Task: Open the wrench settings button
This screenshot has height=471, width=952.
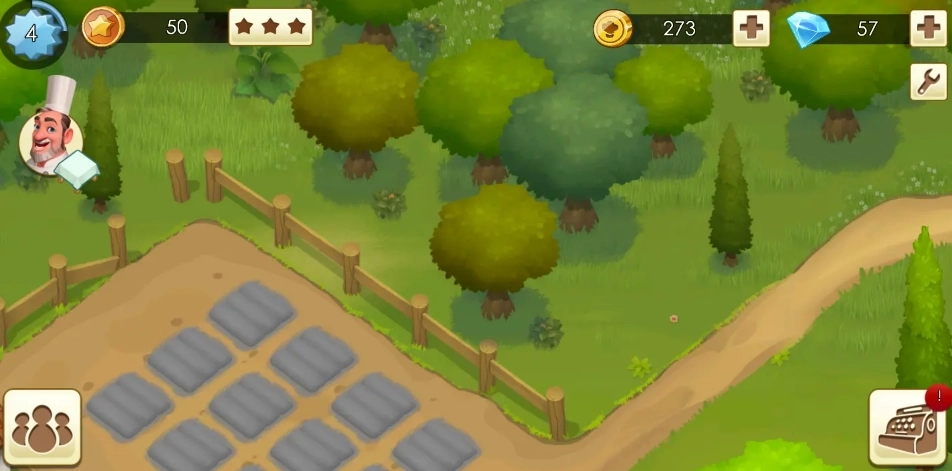Action: [x=928, y=81]
